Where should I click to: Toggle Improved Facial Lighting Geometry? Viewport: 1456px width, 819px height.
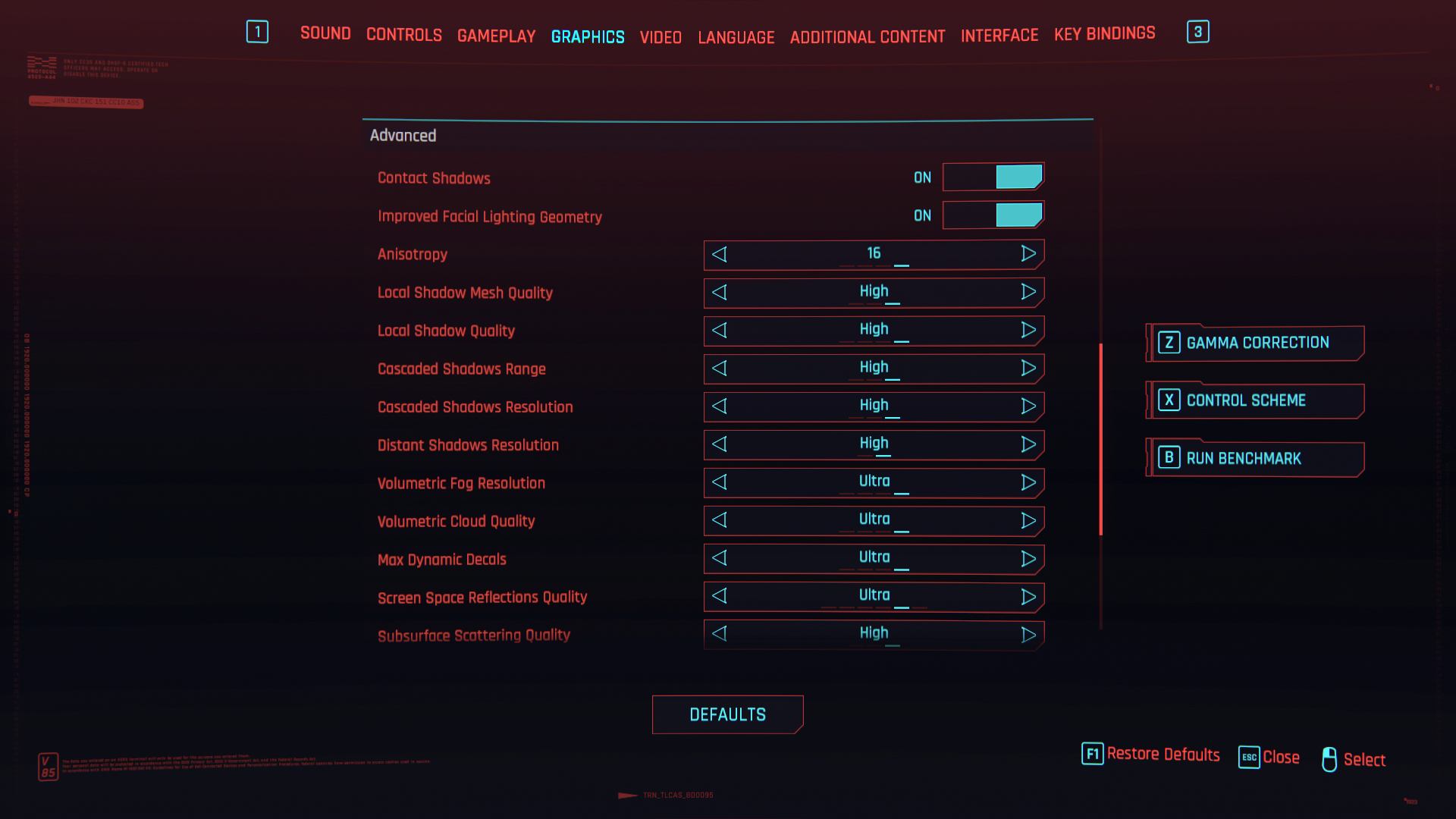(x=993, y=215)
